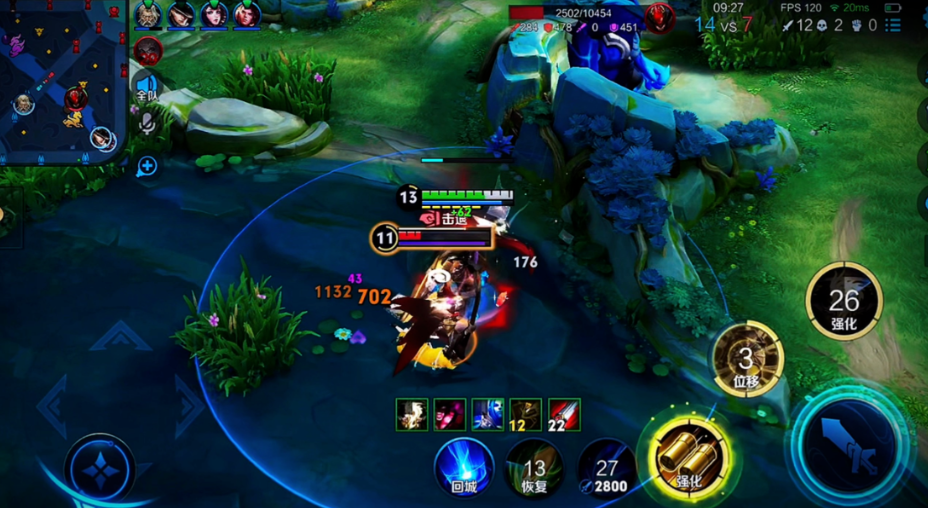Select the hat-wearing teammate portrait
Viewport: 928px width, 508px height.
coord(181,14)
